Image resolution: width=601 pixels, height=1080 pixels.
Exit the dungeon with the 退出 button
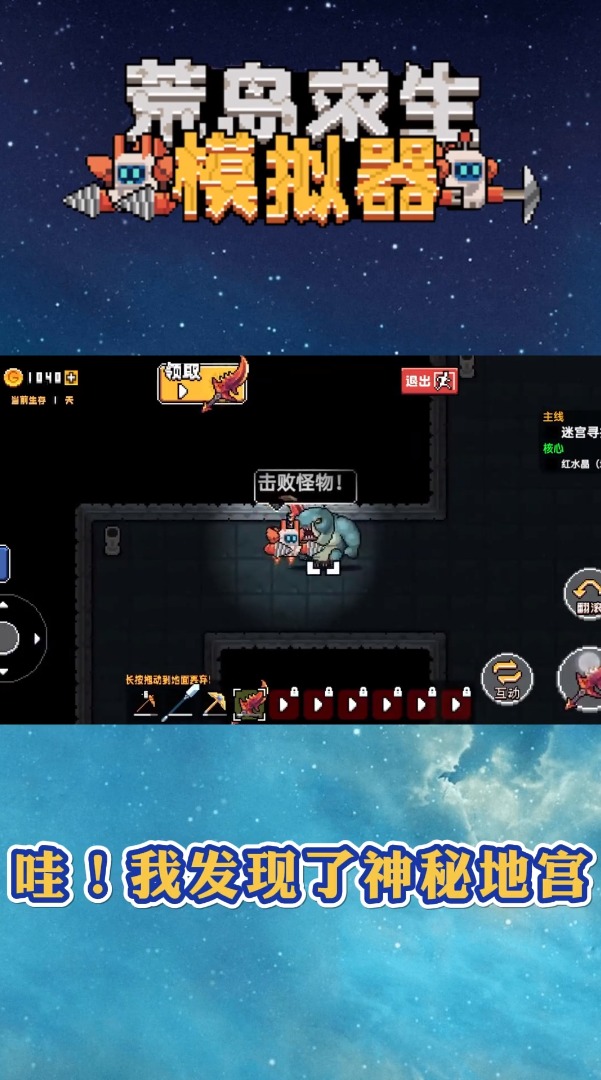click(x=430, y=380)
